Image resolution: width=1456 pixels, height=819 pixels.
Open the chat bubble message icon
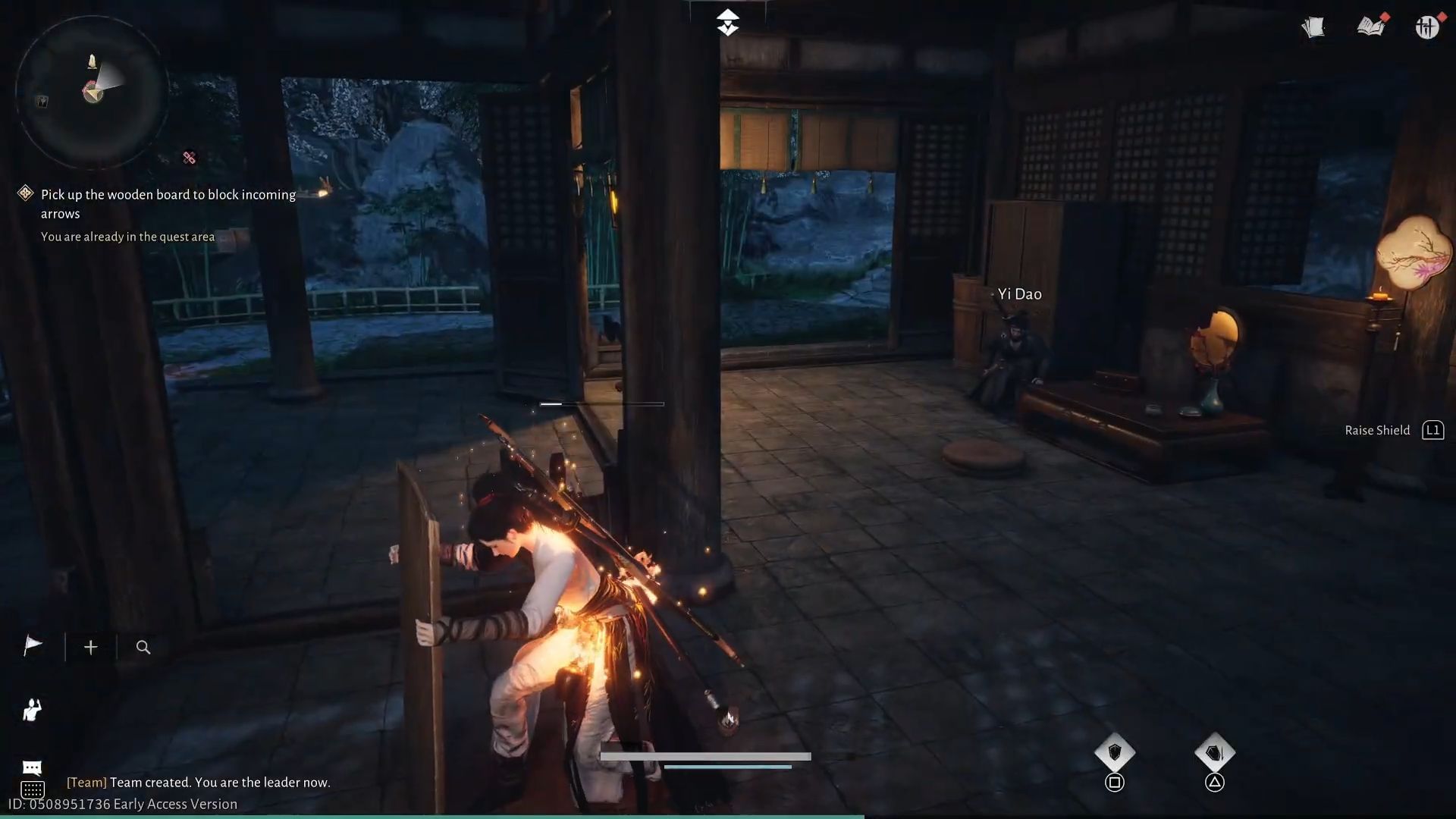coord(32,766)
